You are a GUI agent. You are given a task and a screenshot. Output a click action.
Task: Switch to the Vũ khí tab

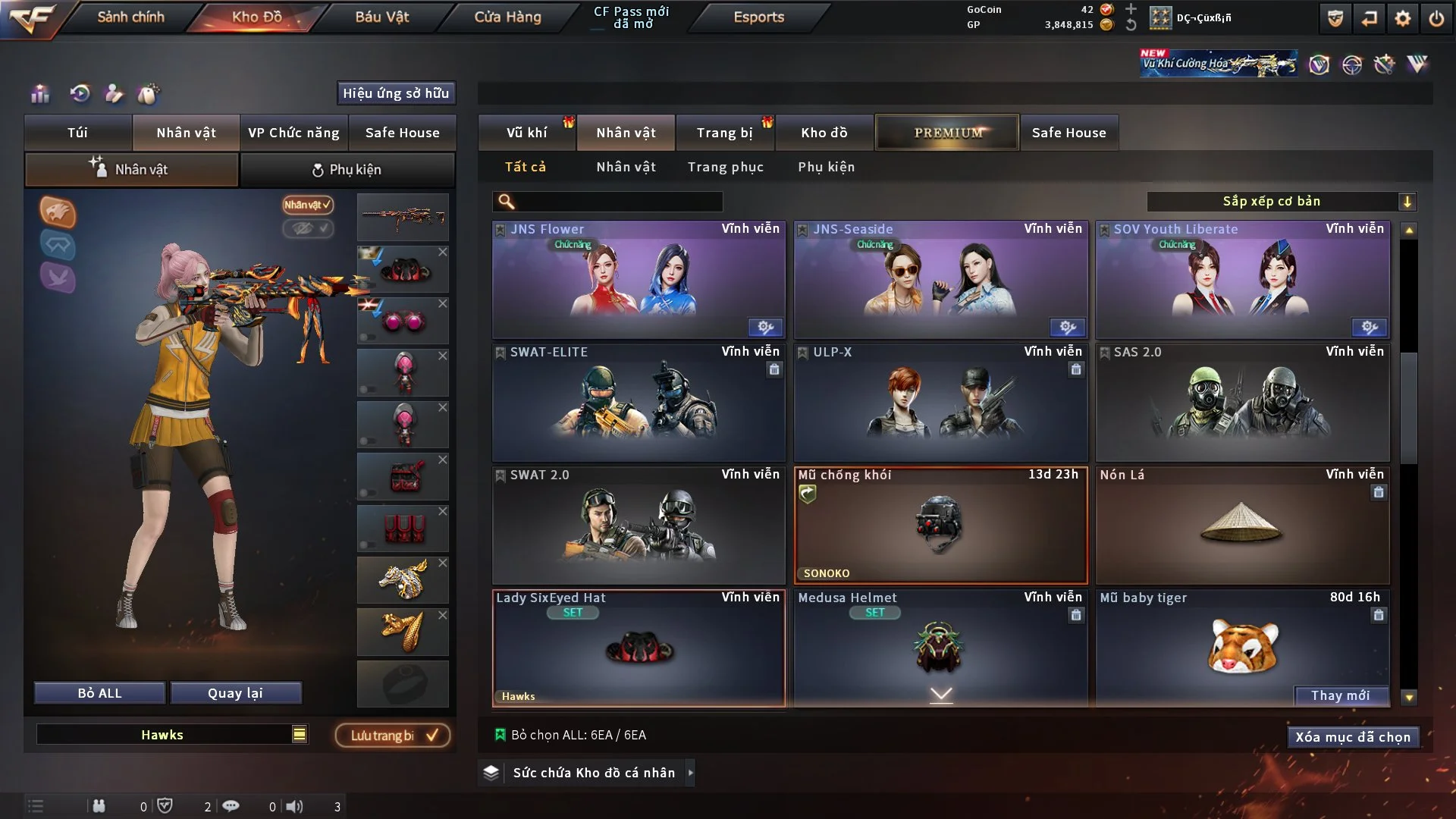point(526,133)
